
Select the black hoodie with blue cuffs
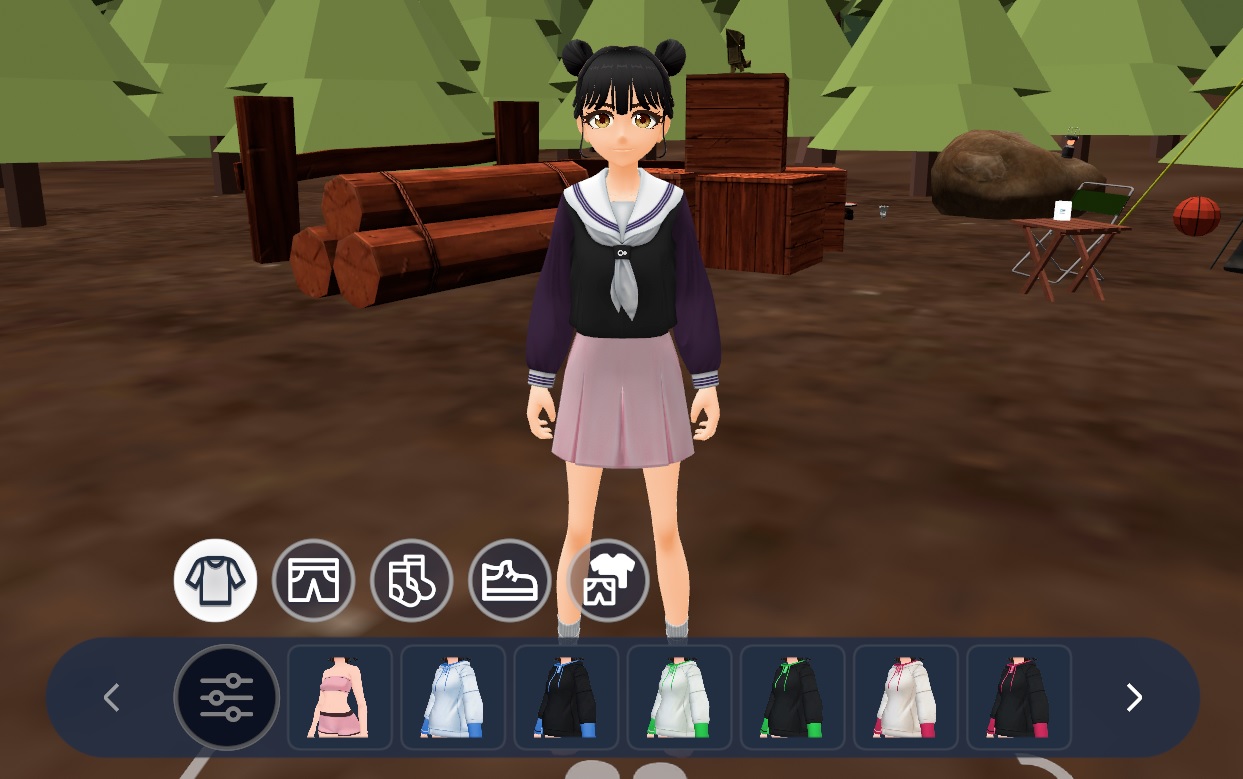pyautogui.click(x=566, y=697)
